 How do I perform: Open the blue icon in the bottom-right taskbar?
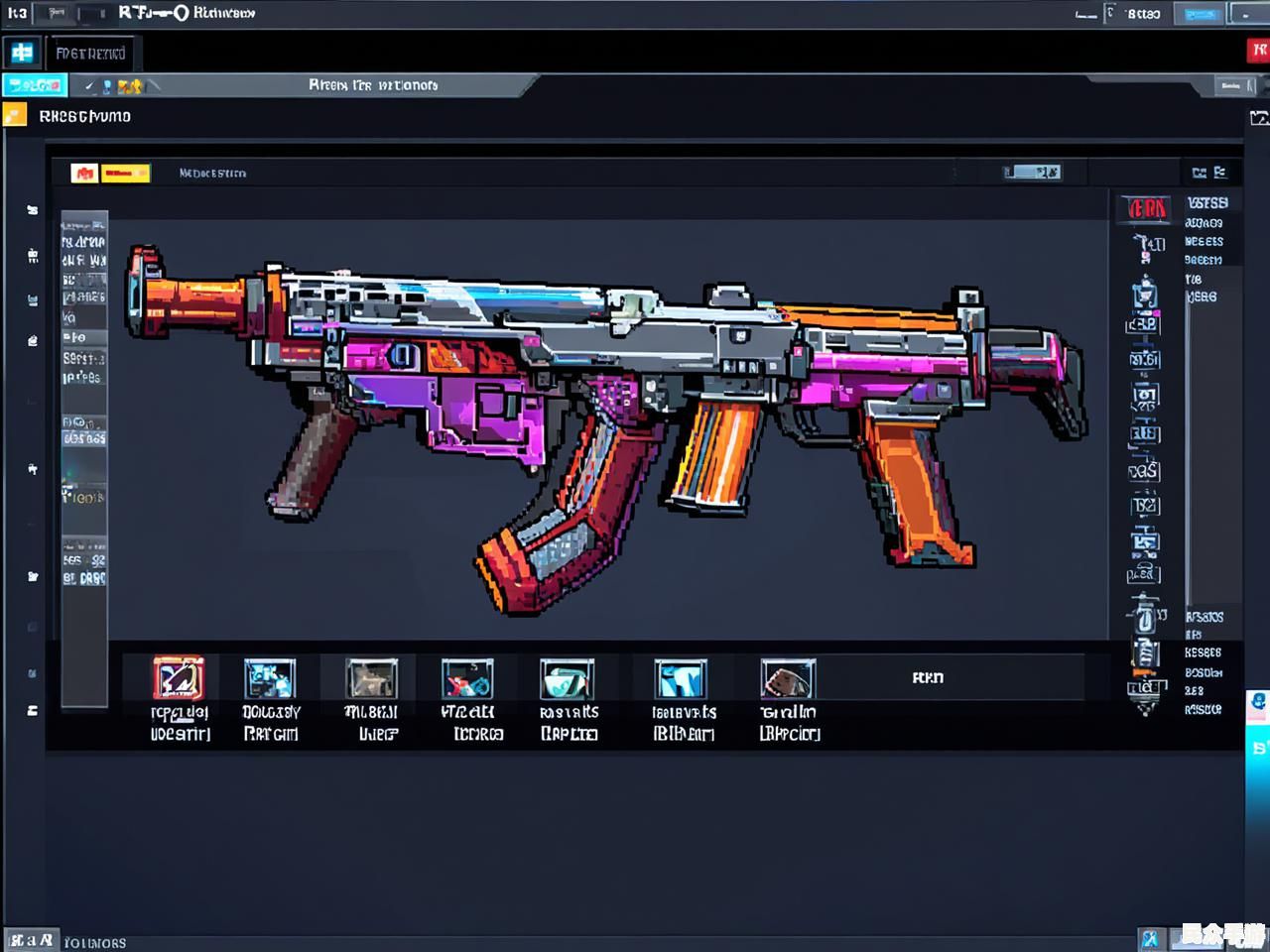click(x=1150, y=938)
